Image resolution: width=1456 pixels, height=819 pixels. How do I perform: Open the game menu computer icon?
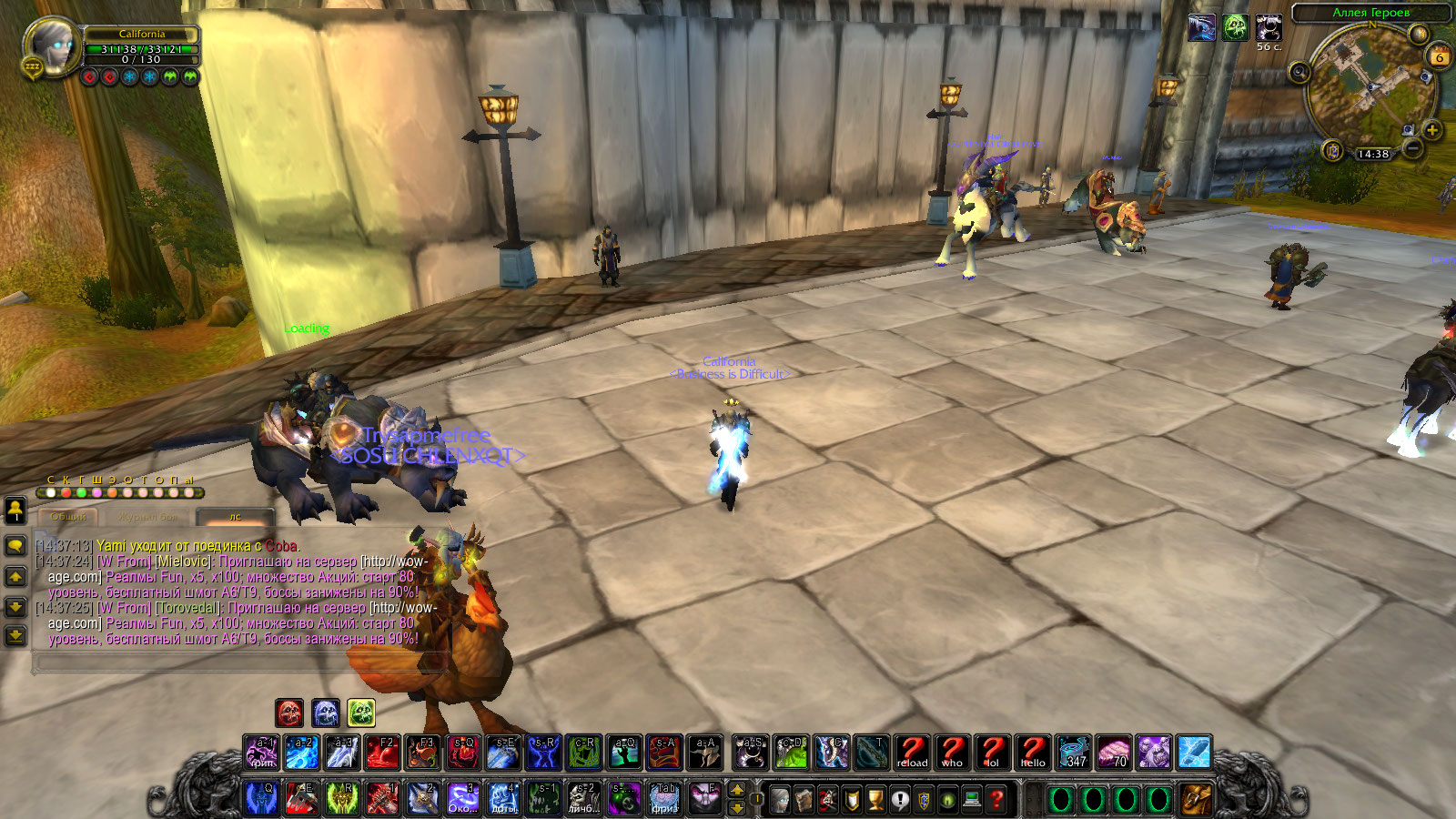[972, 799]
